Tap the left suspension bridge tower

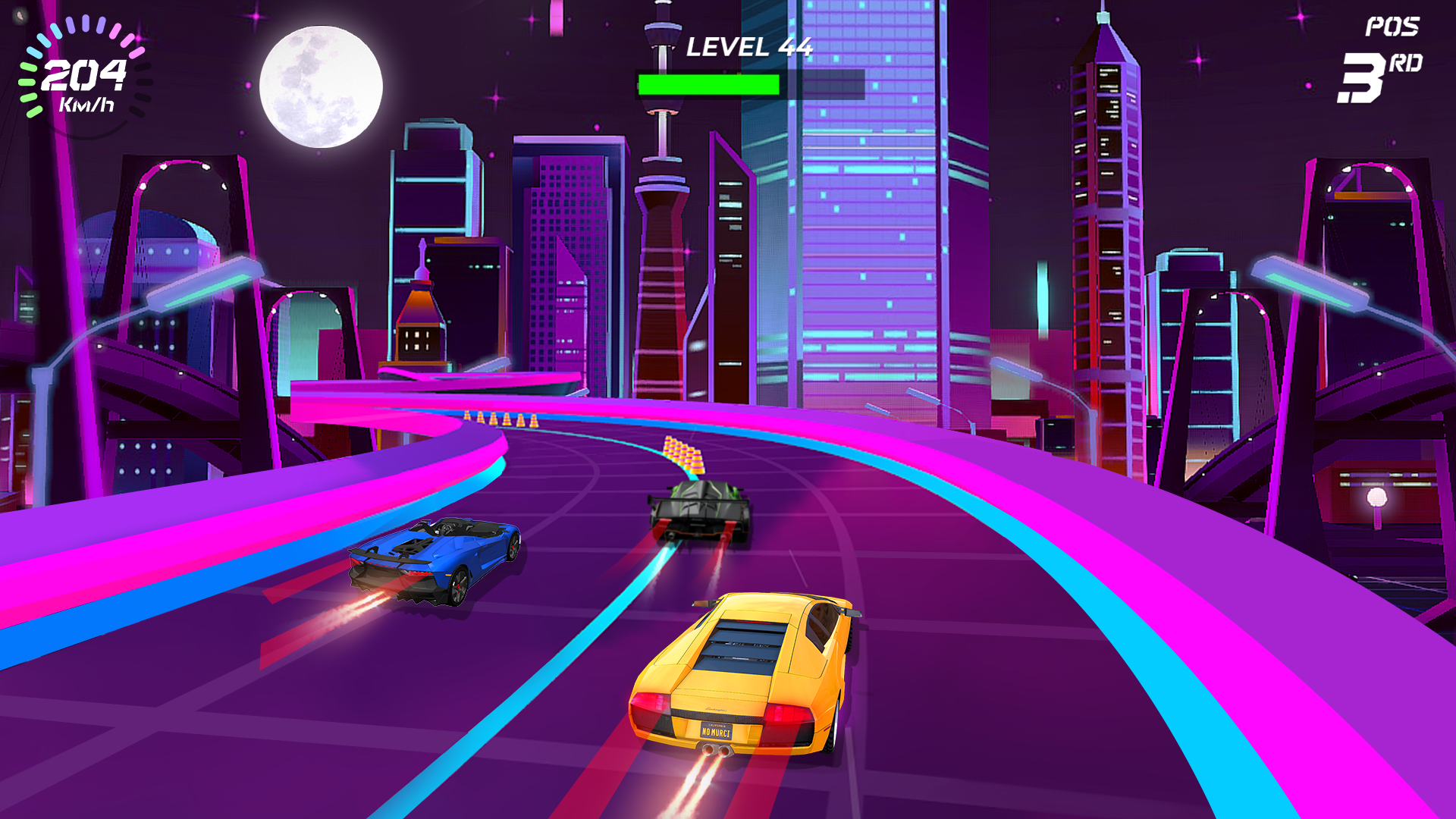click(x=182, y=227)
